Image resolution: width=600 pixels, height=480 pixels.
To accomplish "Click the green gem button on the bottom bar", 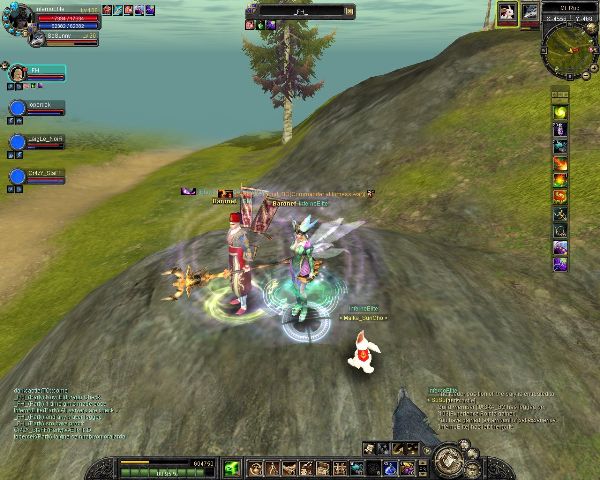I will [x=232, y=467].
